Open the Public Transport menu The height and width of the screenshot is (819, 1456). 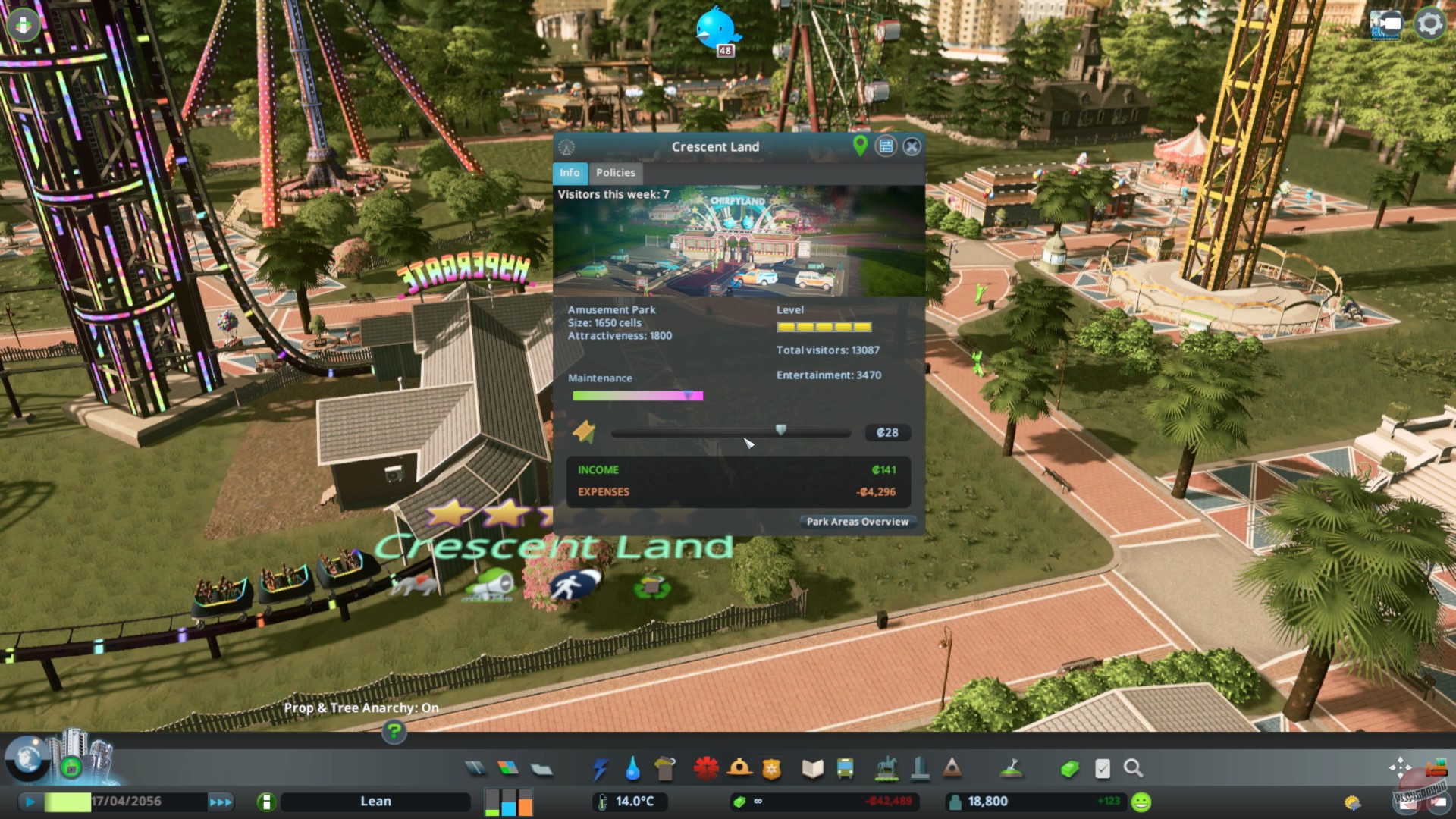click(x=844, y=769)
